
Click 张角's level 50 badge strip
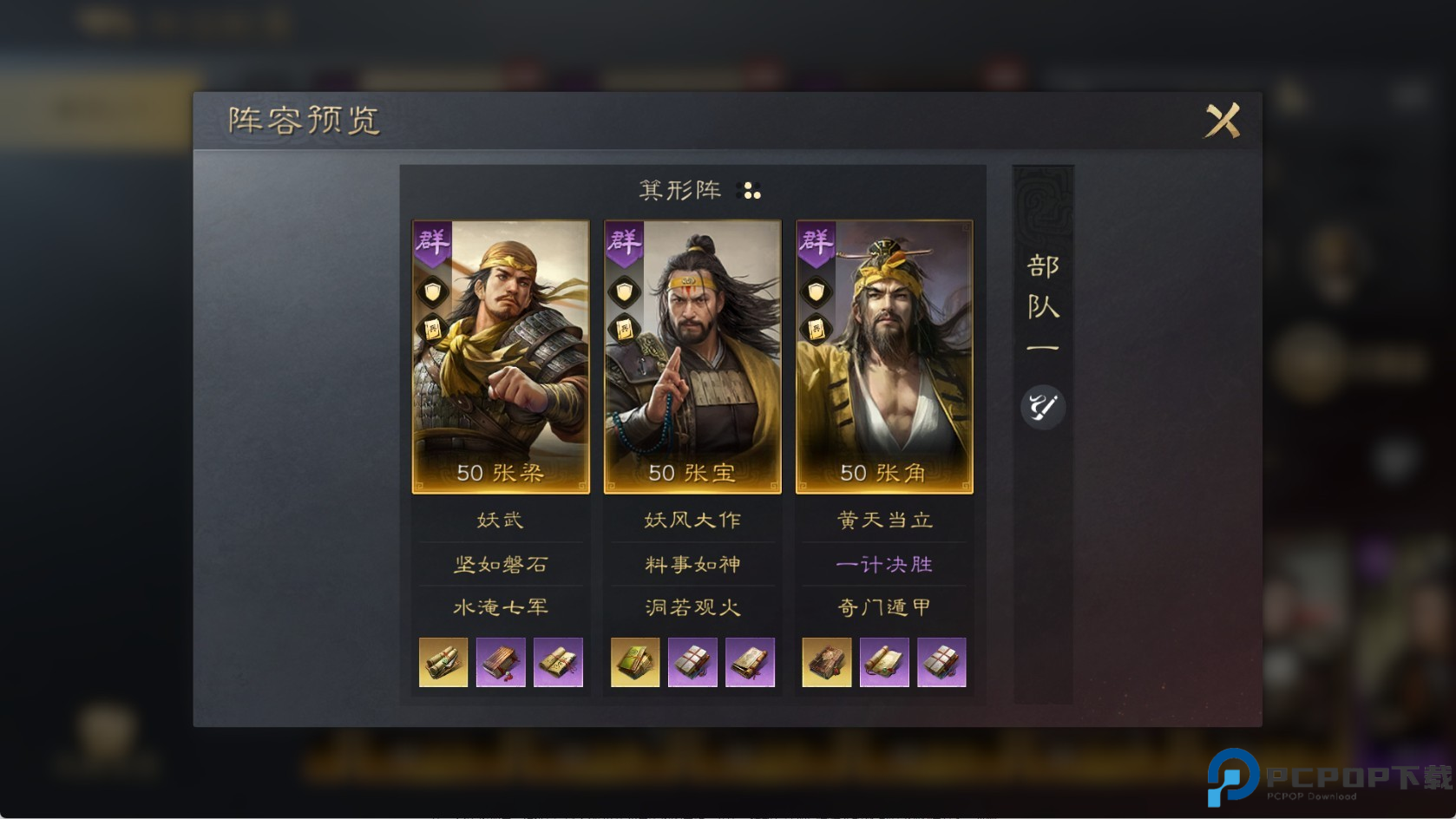[x=882, y=474]
